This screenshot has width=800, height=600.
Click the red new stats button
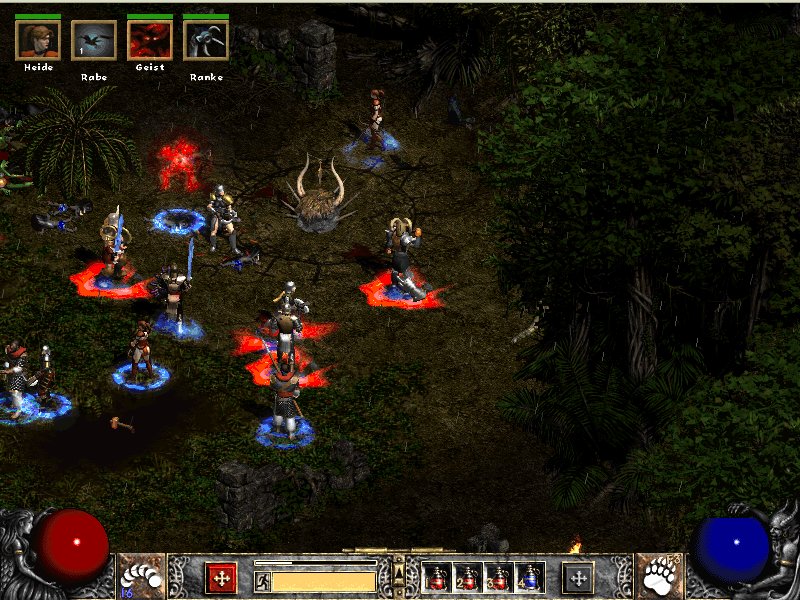point(220,577)
